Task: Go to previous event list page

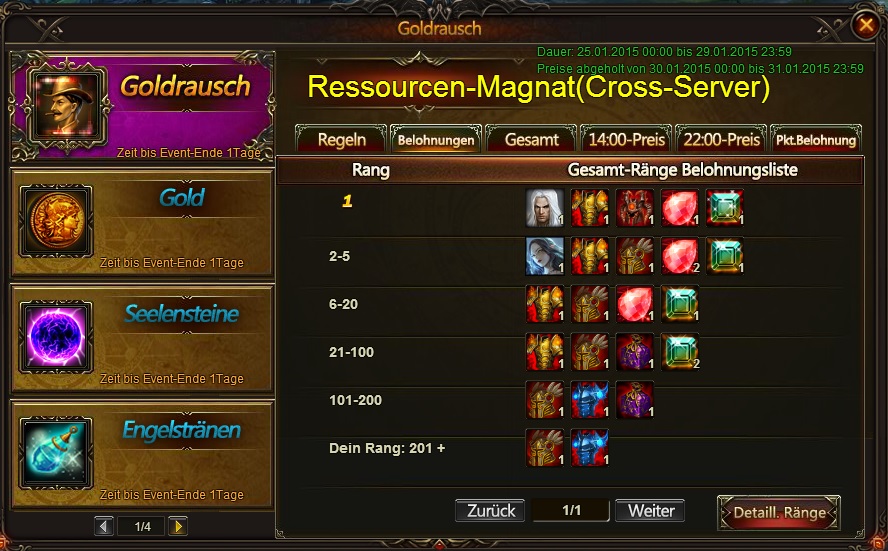Action: pos(104,526)
